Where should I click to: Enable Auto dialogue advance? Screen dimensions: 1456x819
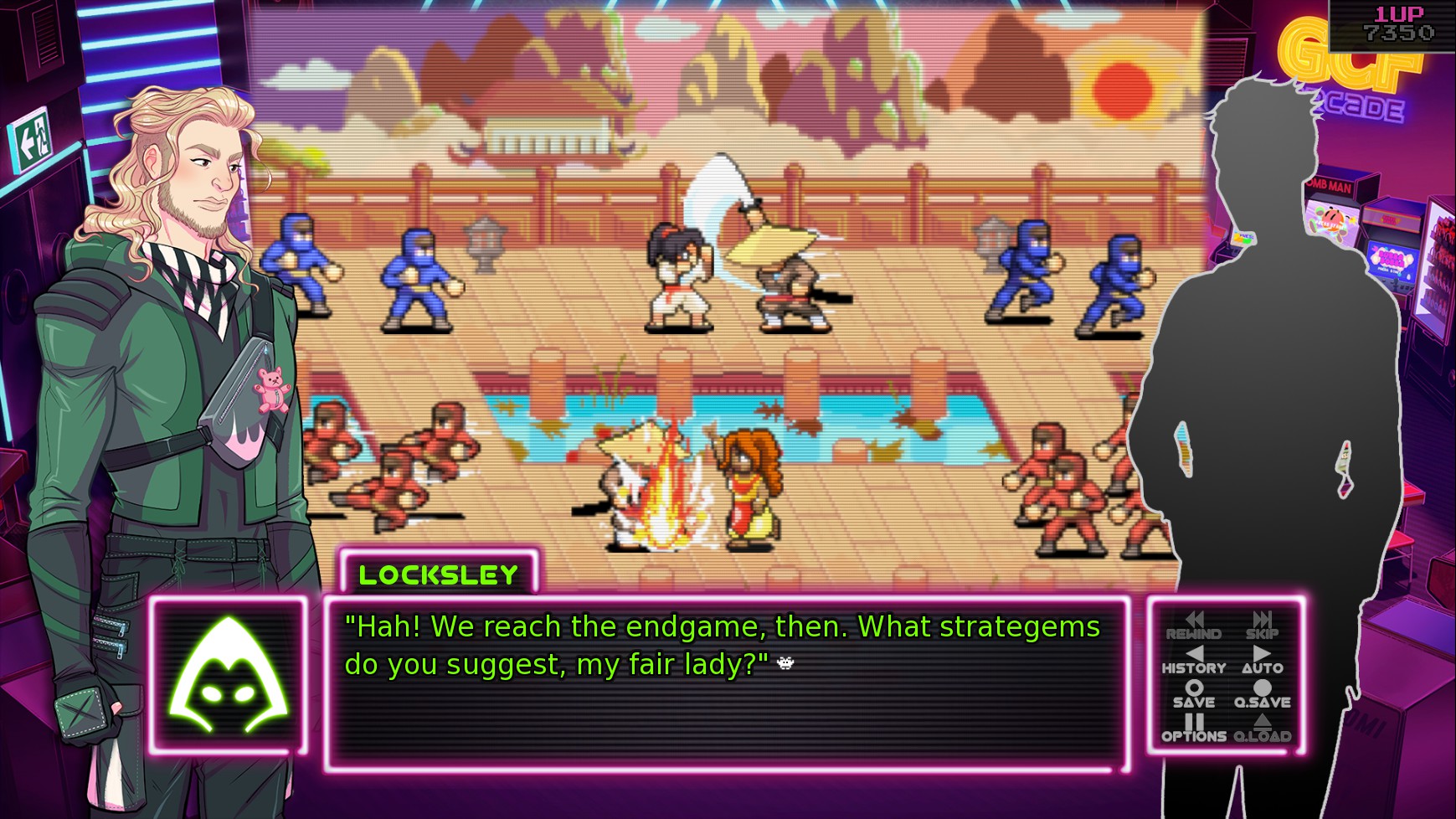coord(1262,661)
